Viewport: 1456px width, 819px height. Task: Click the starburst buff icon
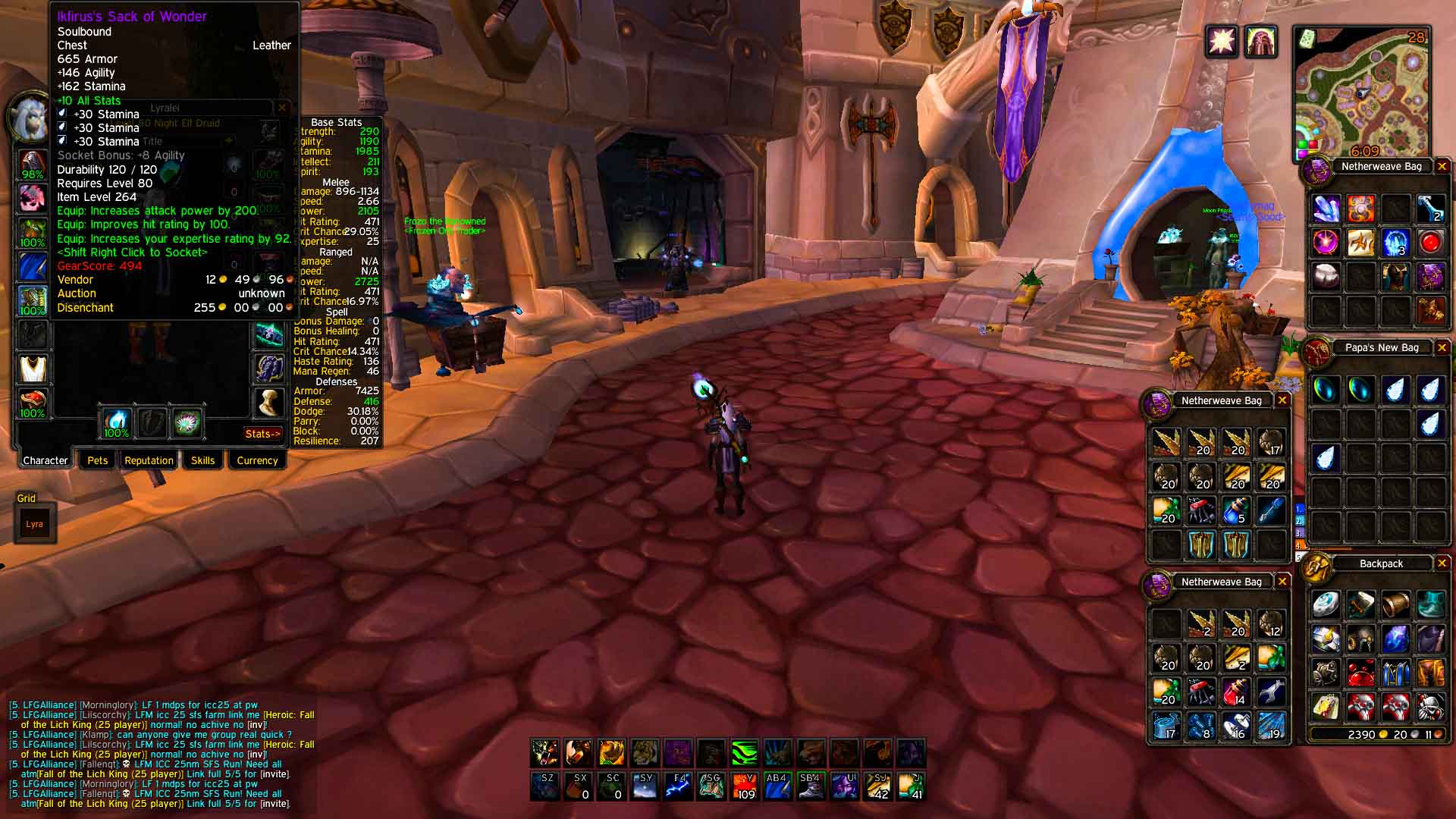(x=1222, y=41)
